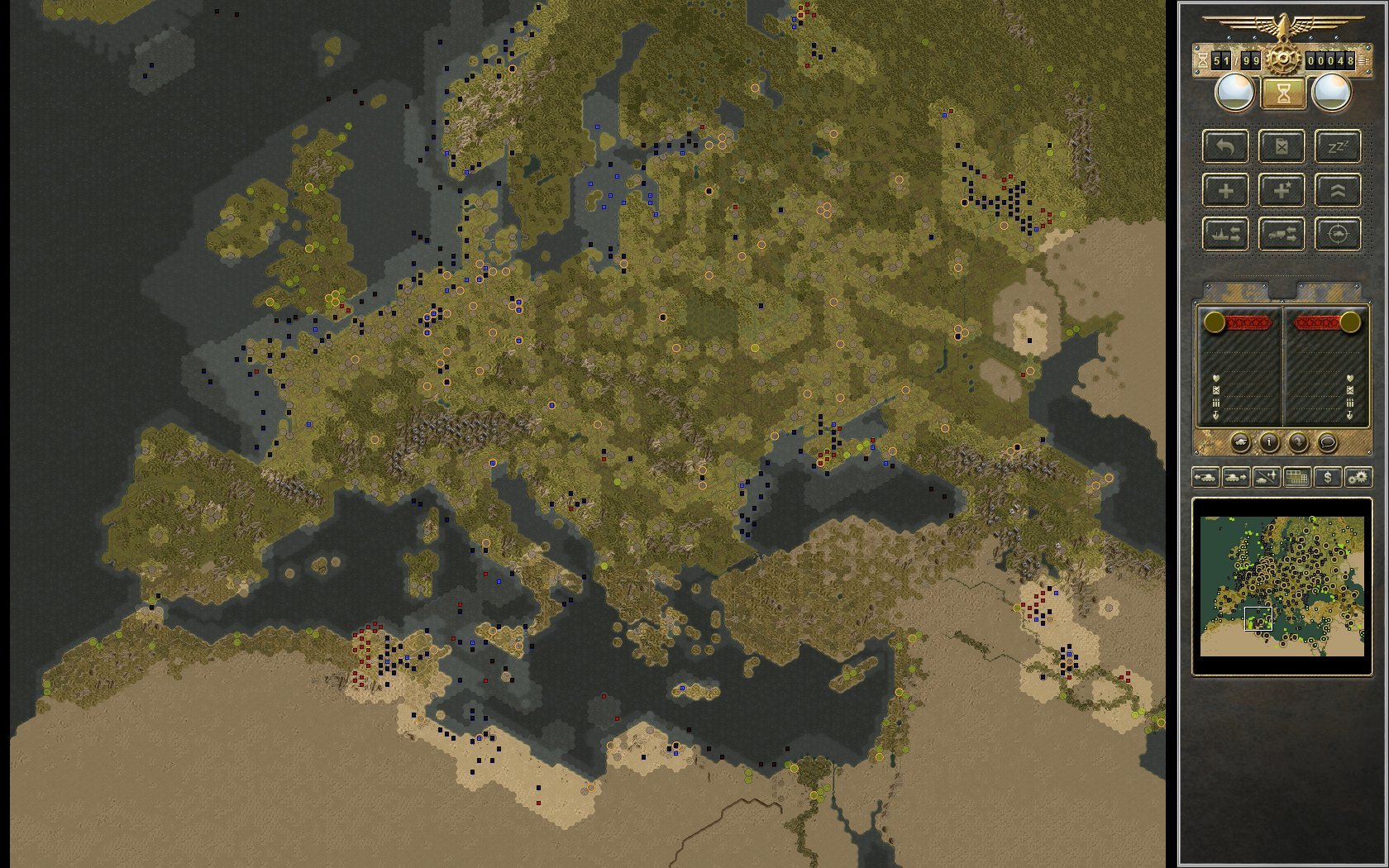Image resolution: width=1389 pixels, height=868 pixels.
Task: Expand messages with the speech bubble icon
Action: [x=1328, y=442]
